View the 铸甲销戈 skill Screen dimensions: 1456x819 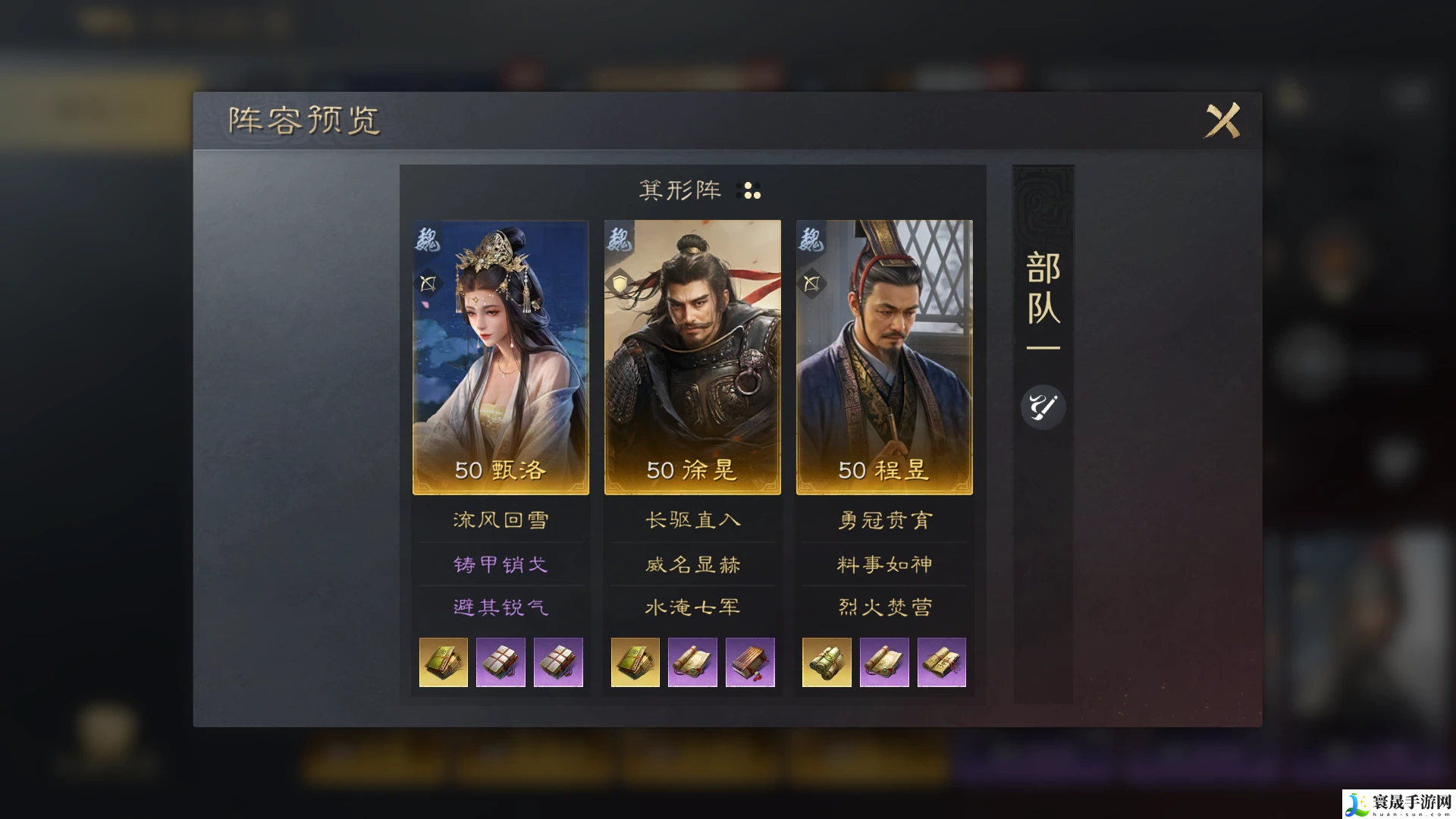(500, 564)
